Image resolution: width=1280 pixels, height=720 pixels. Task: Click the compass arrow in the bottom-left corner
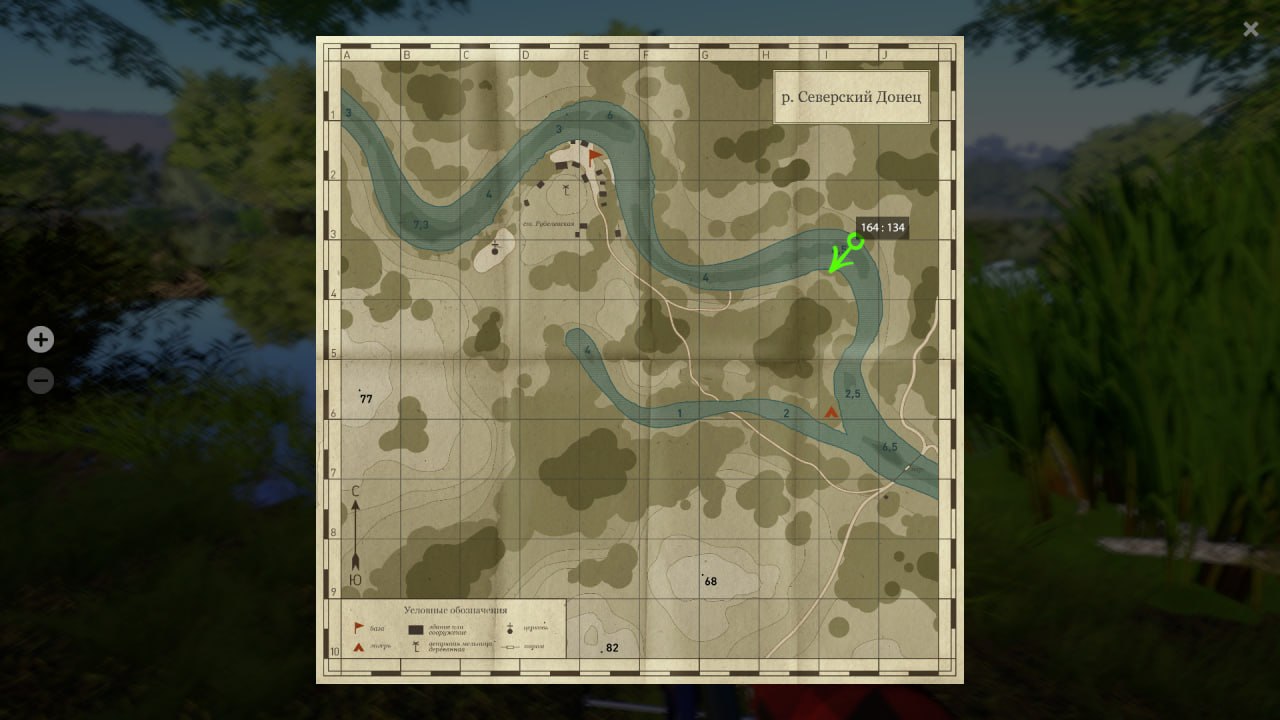click(x=356, y=535)
